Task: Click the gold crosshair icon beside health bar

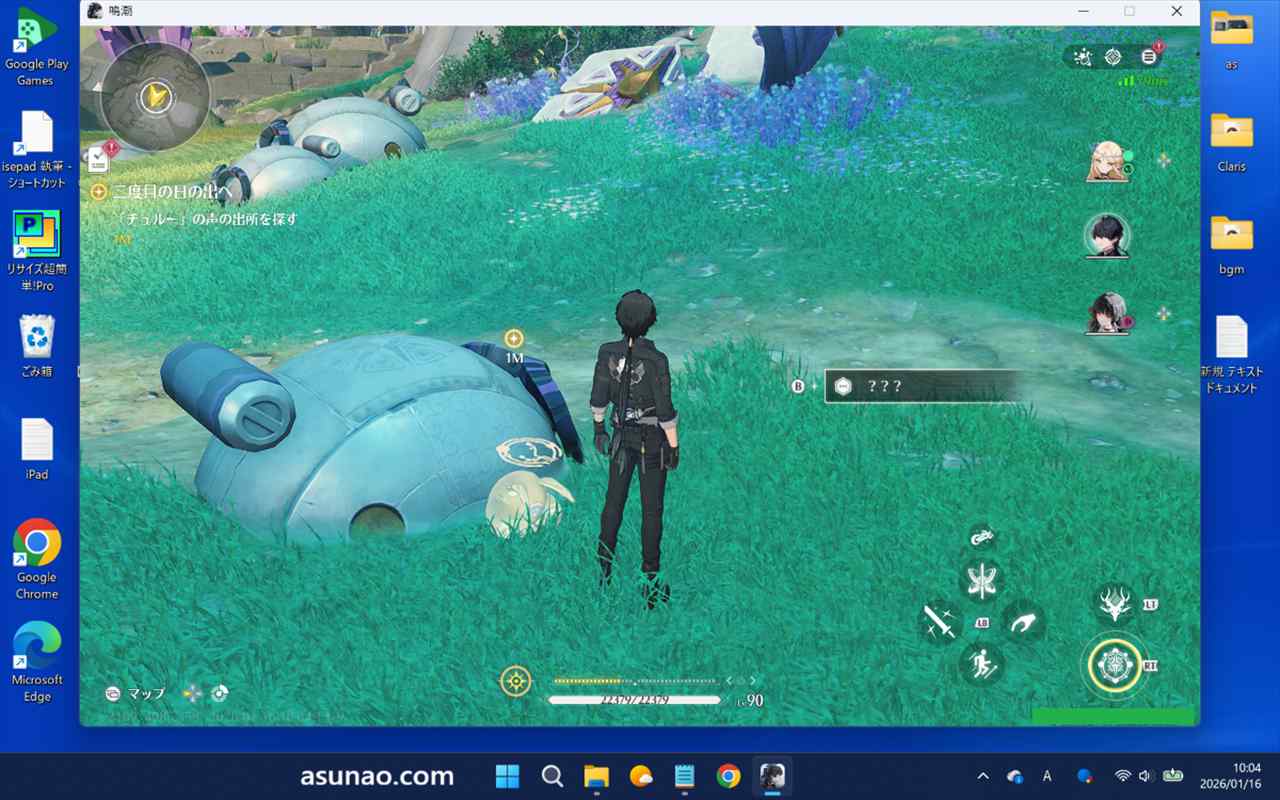Action: coord(516,682)
